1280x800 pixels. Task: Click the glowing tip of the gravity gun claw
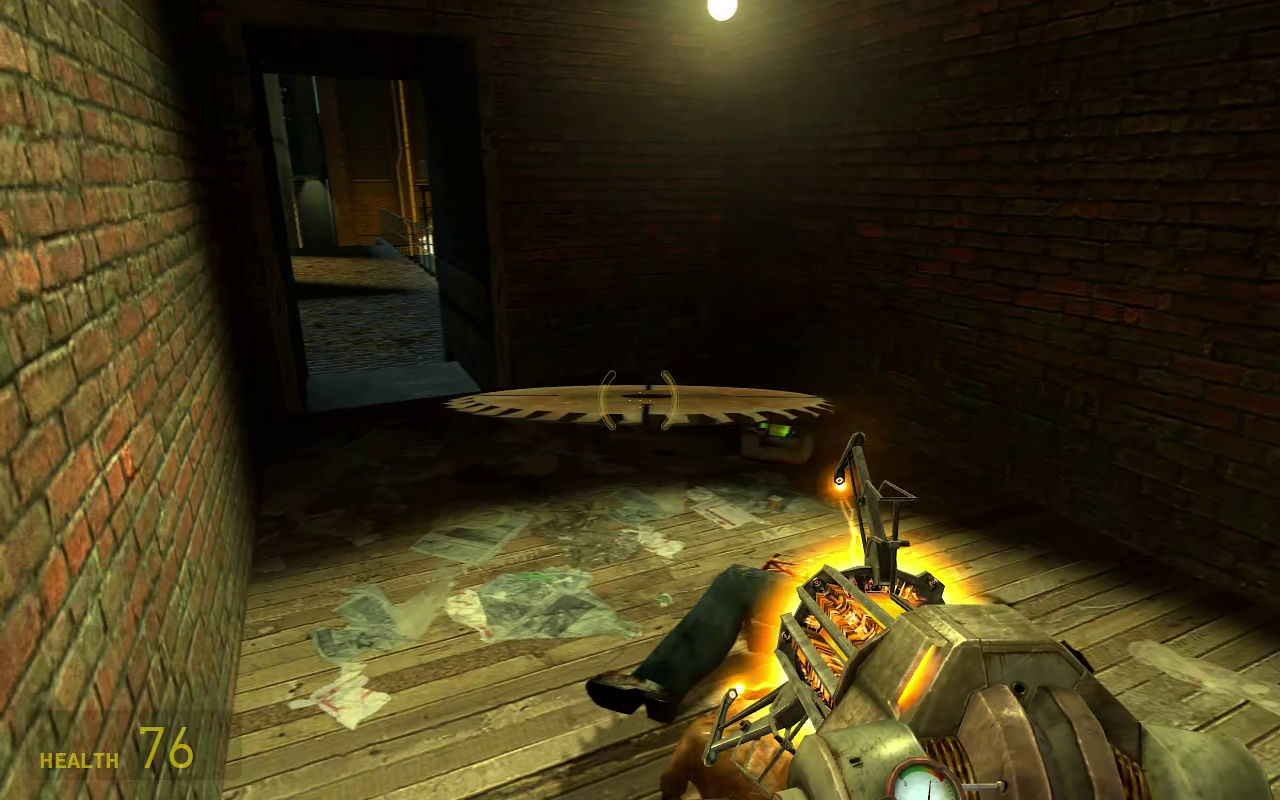838,478
